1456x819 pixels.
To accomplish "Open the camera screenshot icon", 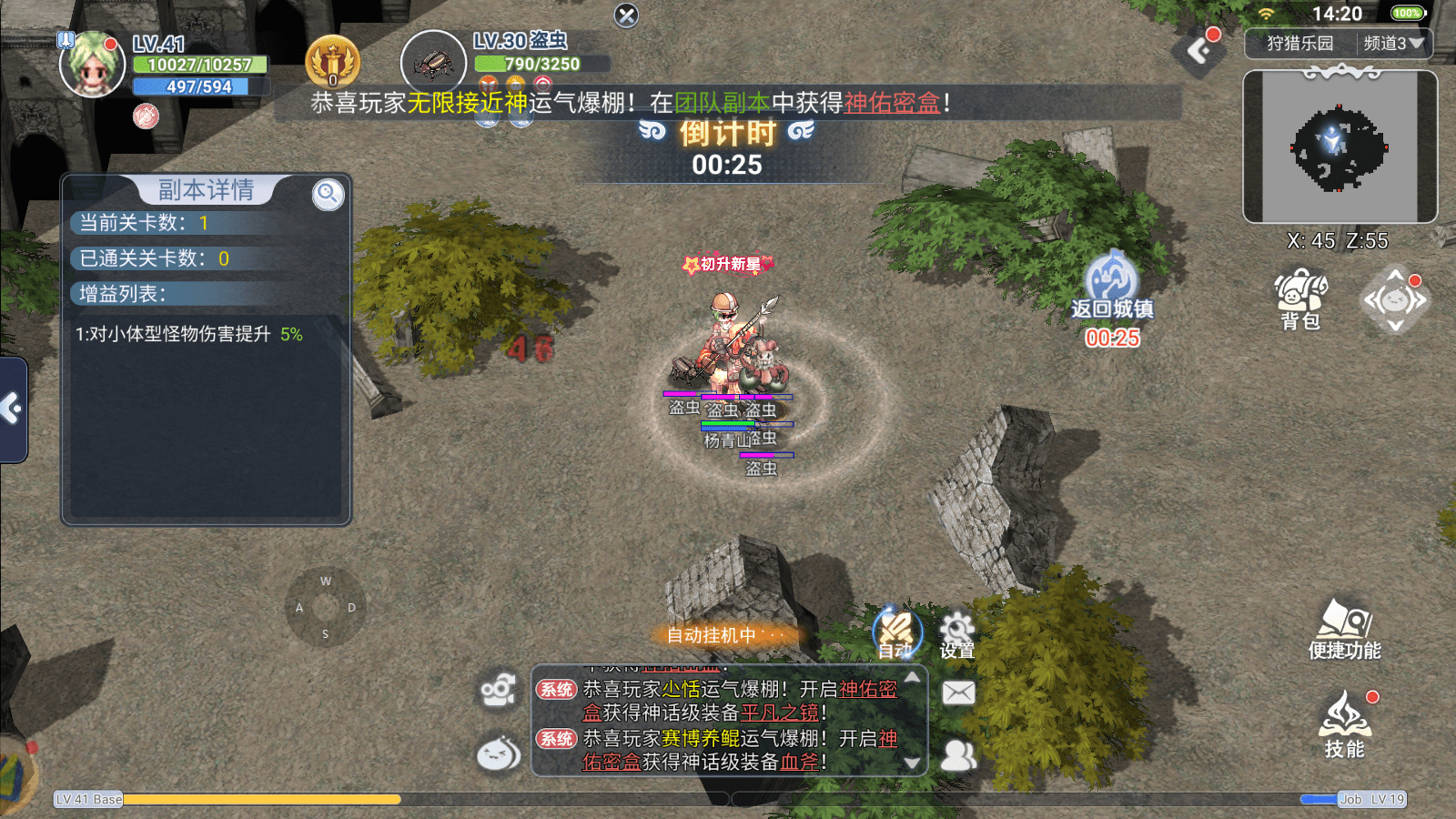I will point(498,692).
